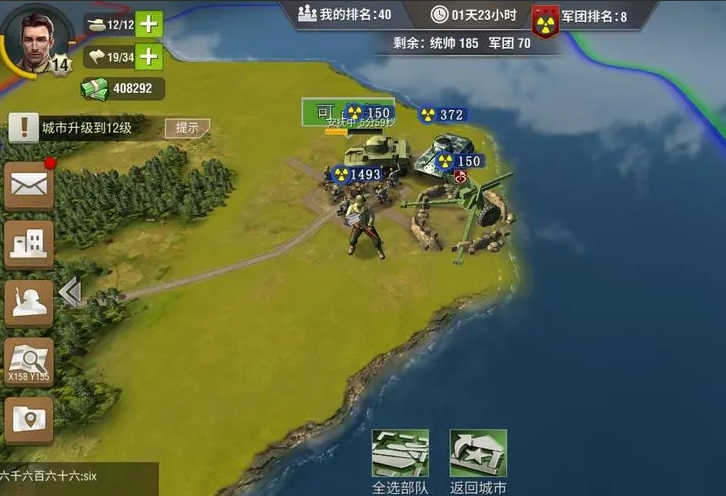Open the legion ranking 军团排名 emblem
Image resolution: width=726 pixels, height=496 pixels.
545,17
